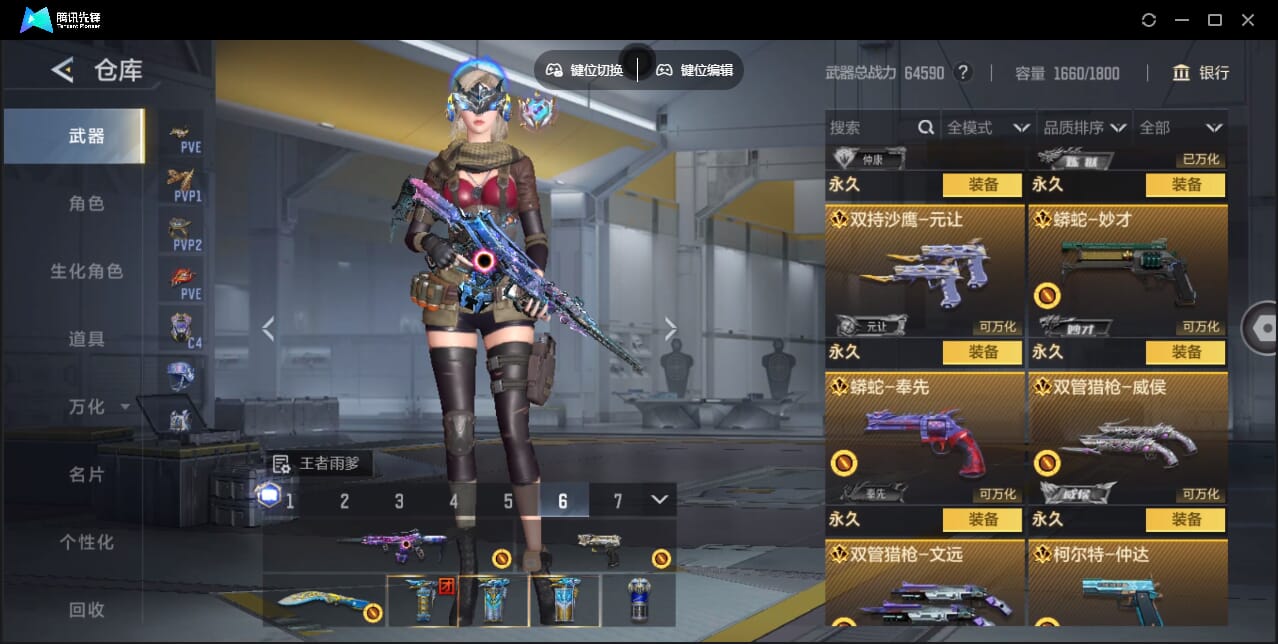Click the weapon power question mark icon
The width and height of the screenshot is (1278, 644).
pyautogui.click(x=963, y=73)
